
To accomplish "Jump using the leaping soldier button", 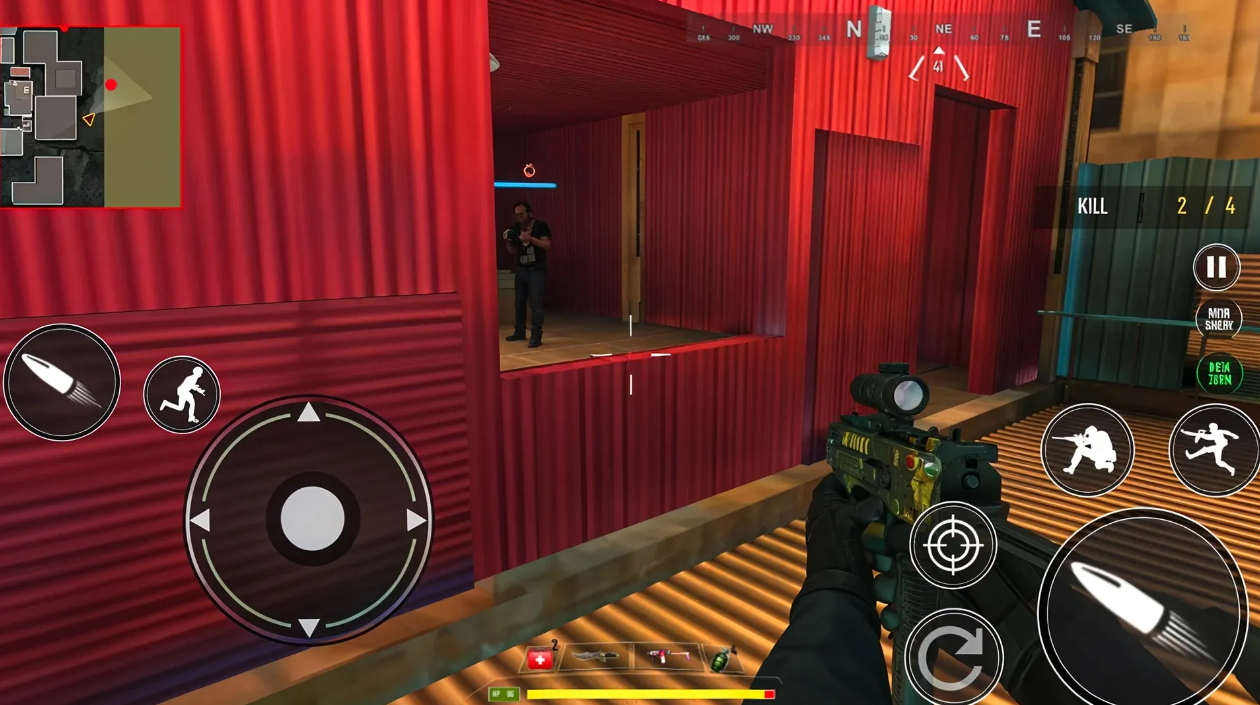I will (x=1214, y=450).
